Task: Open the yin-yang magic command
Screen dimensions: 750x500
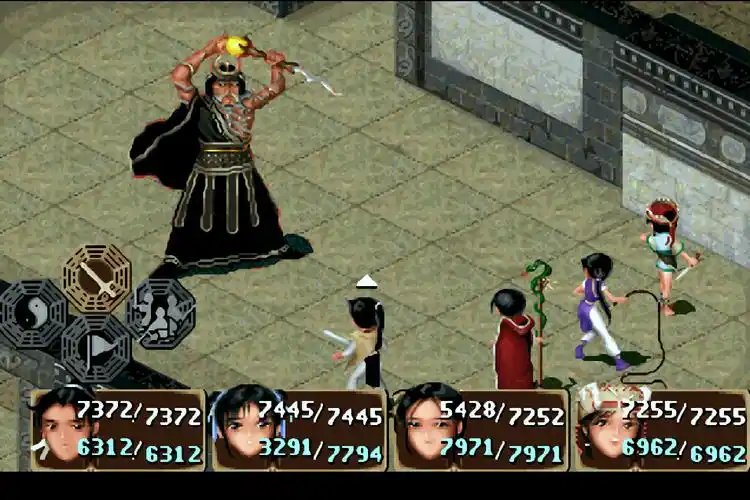Action: [33, 314]
